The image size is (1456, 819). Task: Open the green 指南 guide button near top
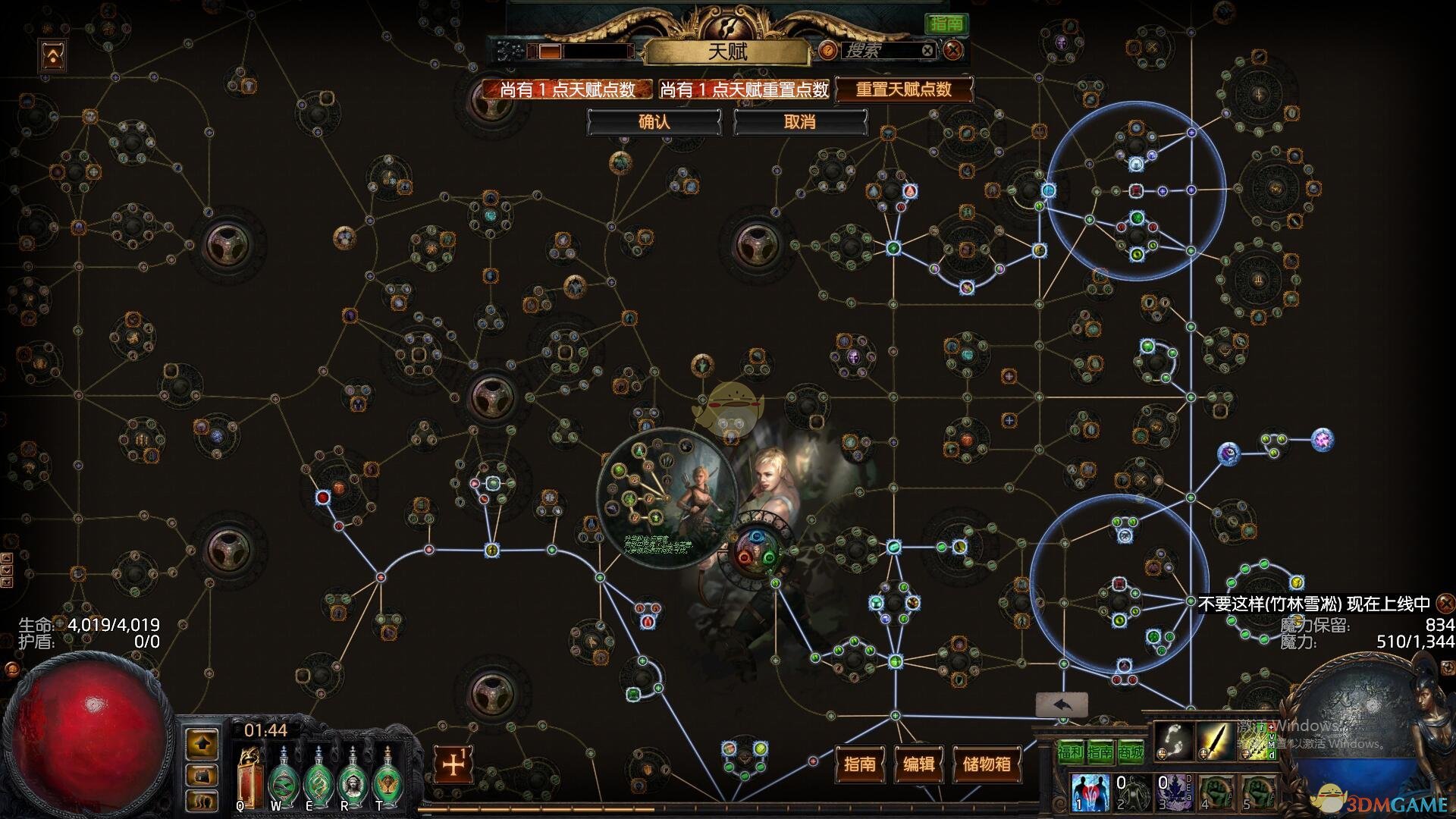coord(946,24)
